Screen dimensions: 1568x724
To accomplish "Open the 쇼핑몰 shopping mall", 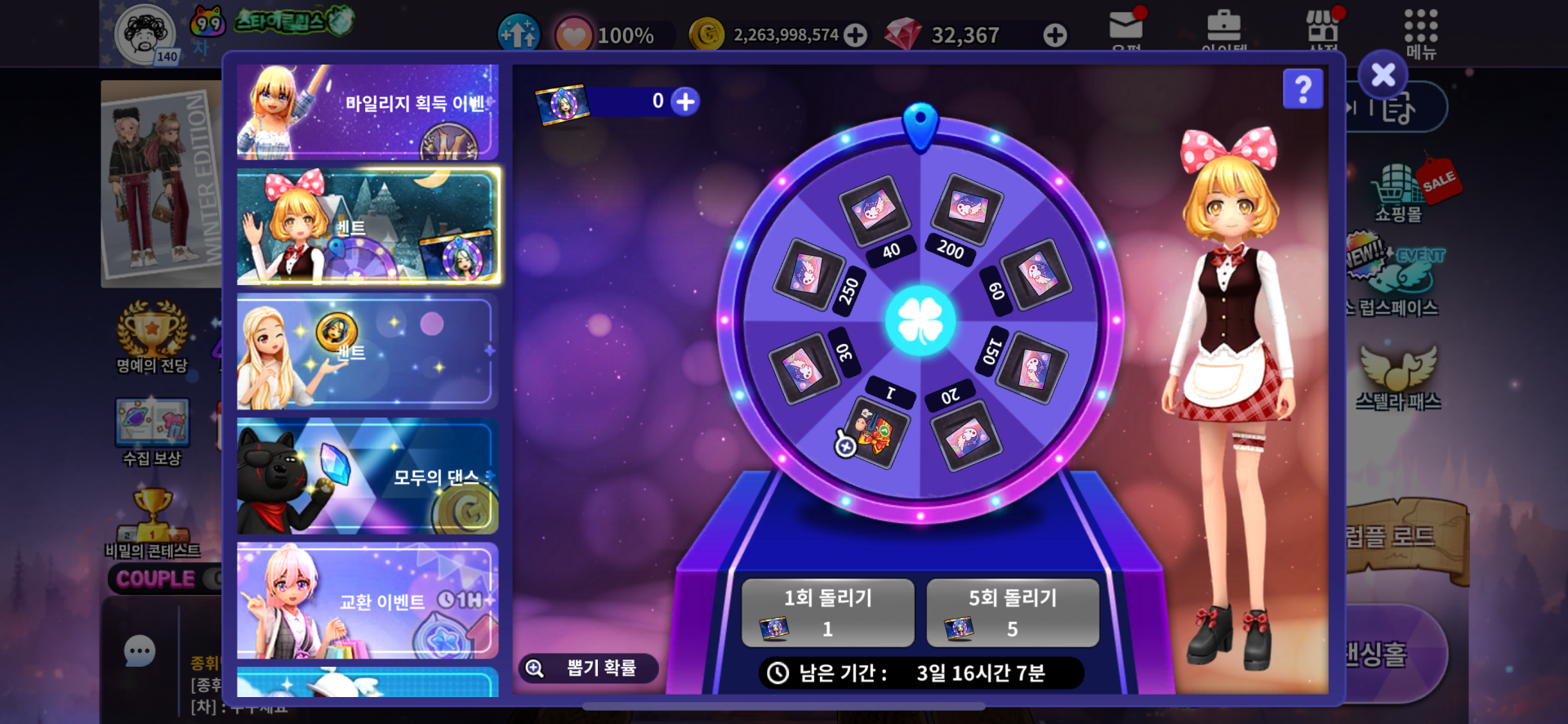I will [x=1398, y=192].
